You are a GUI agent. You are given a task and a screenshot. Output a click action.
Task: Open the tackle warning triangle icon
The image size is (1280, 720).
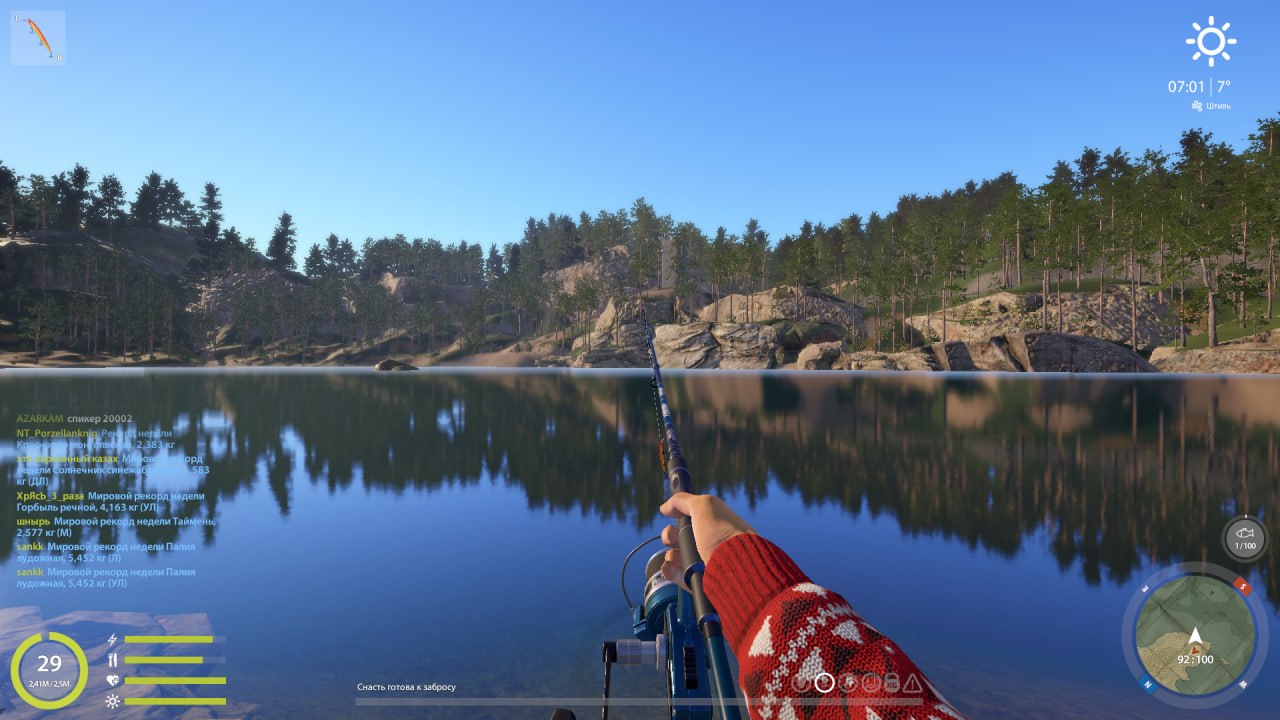[912, 683]
